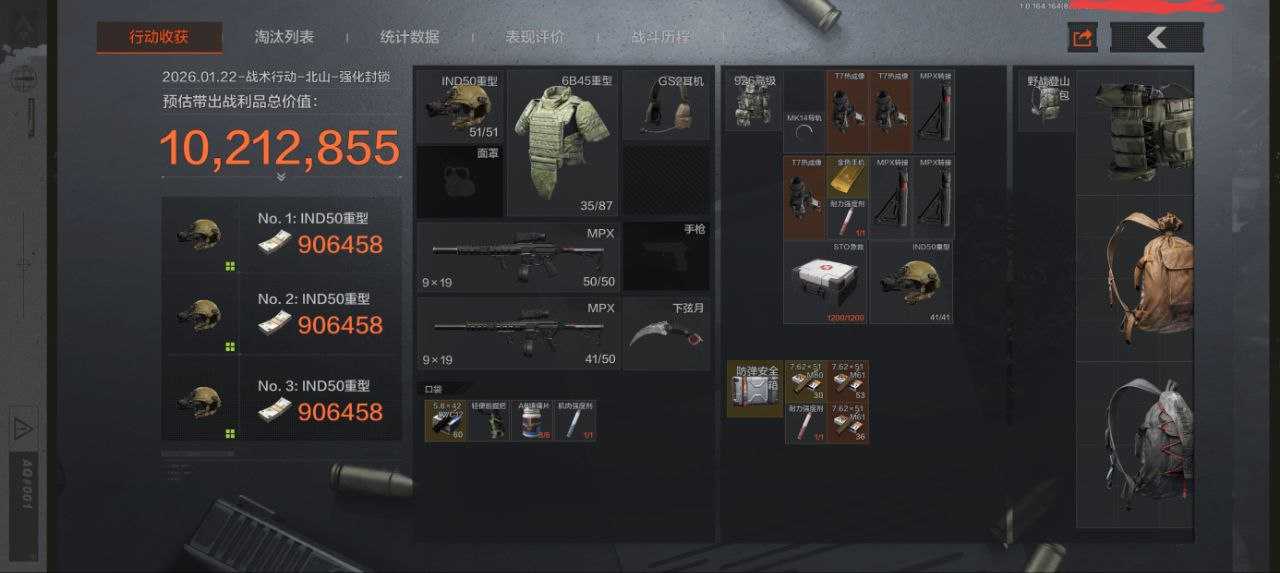Viewport: 1280px width, 573px height.
Task: Switch to the 淘汰列表 tab
Action: pyautogui.click(x=284, y=37)
